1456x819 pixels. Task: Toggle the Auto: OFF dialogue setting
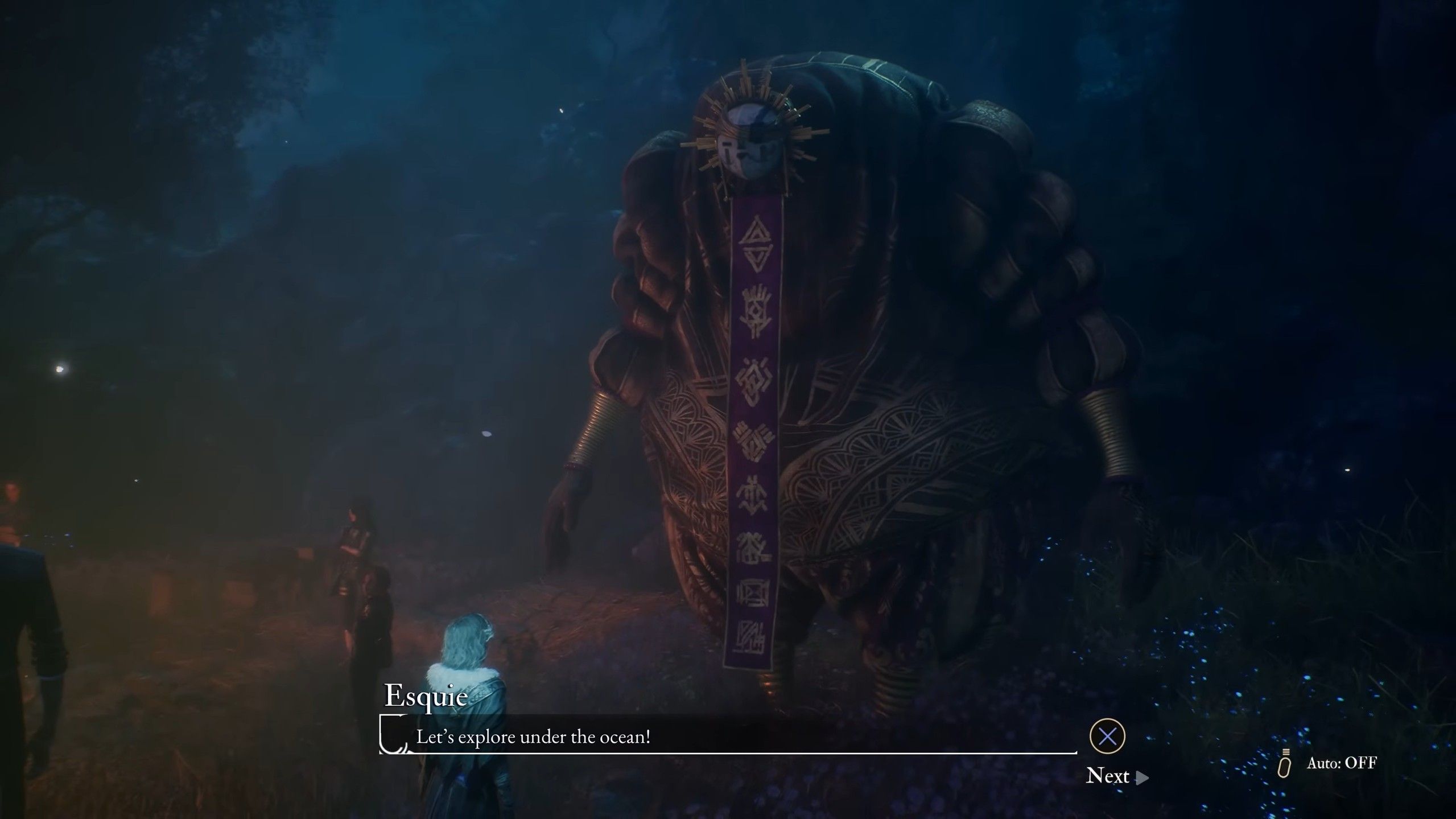(x=1340, y=763)
